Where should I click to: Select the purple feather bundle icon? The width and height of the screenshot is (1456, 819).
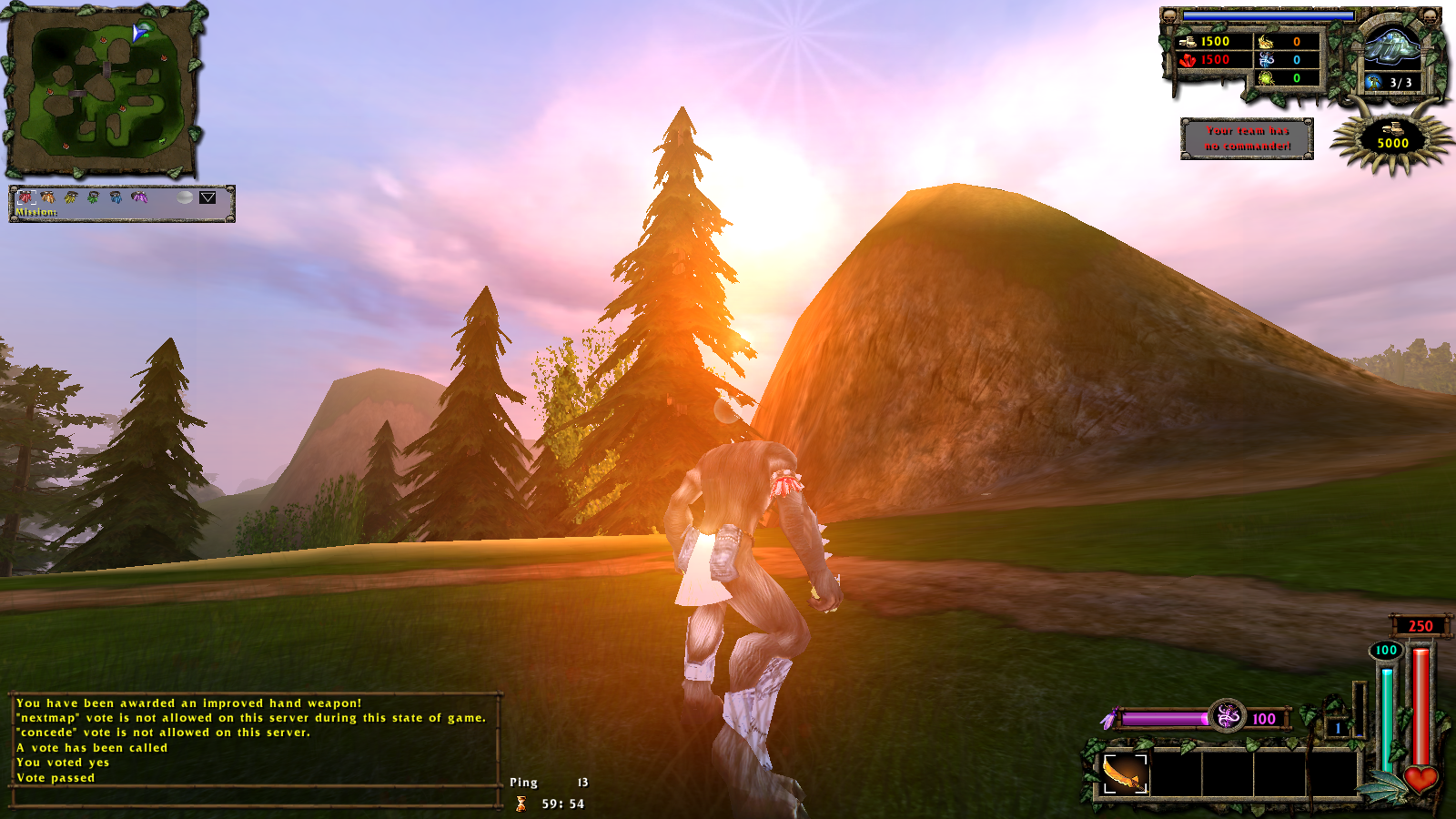(138, 197)
